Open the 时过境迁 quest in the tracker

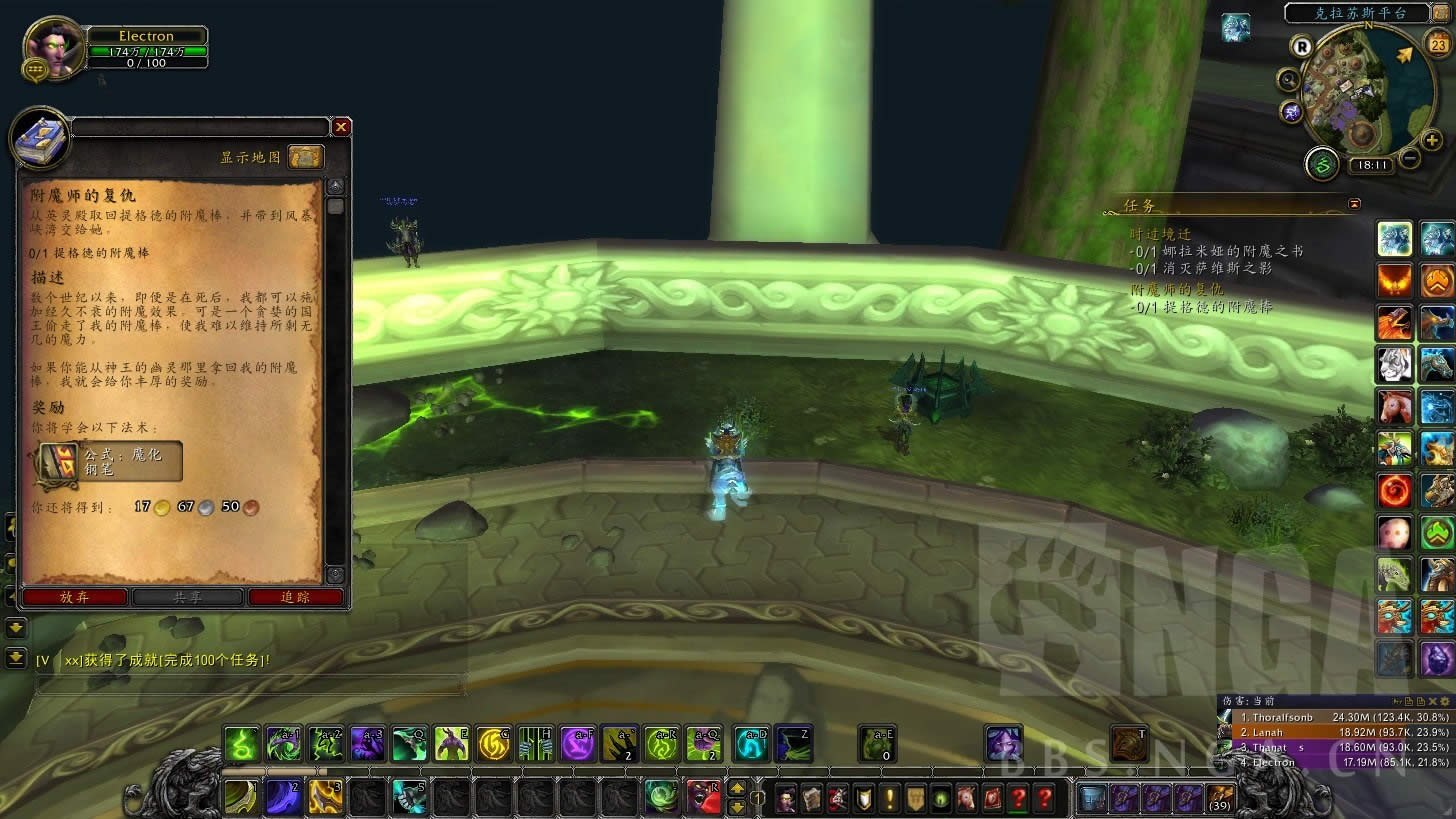(1160, 233)
